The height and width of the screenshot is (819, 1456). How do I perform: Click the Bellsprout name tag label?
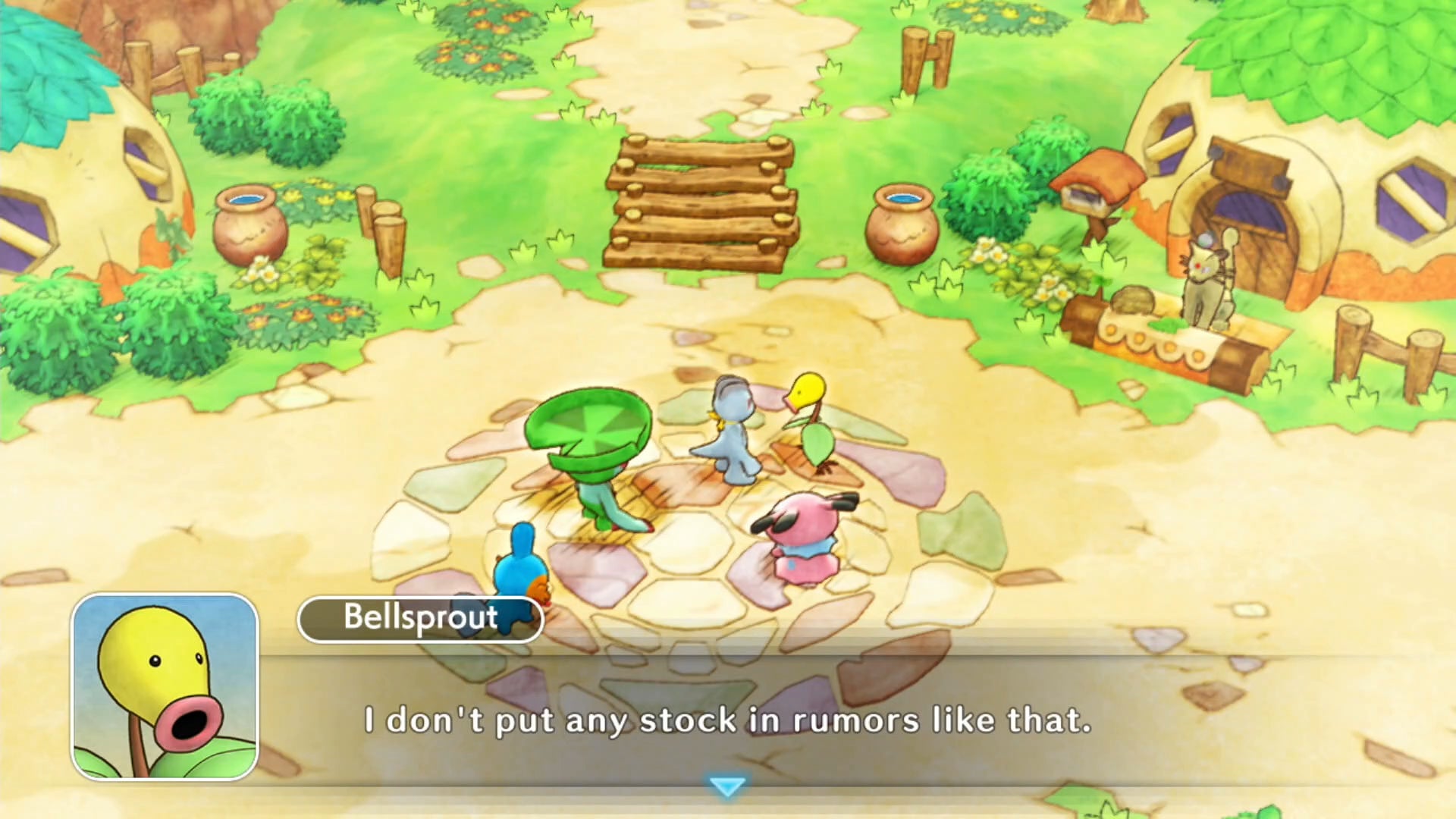click(x=419, y=619)
